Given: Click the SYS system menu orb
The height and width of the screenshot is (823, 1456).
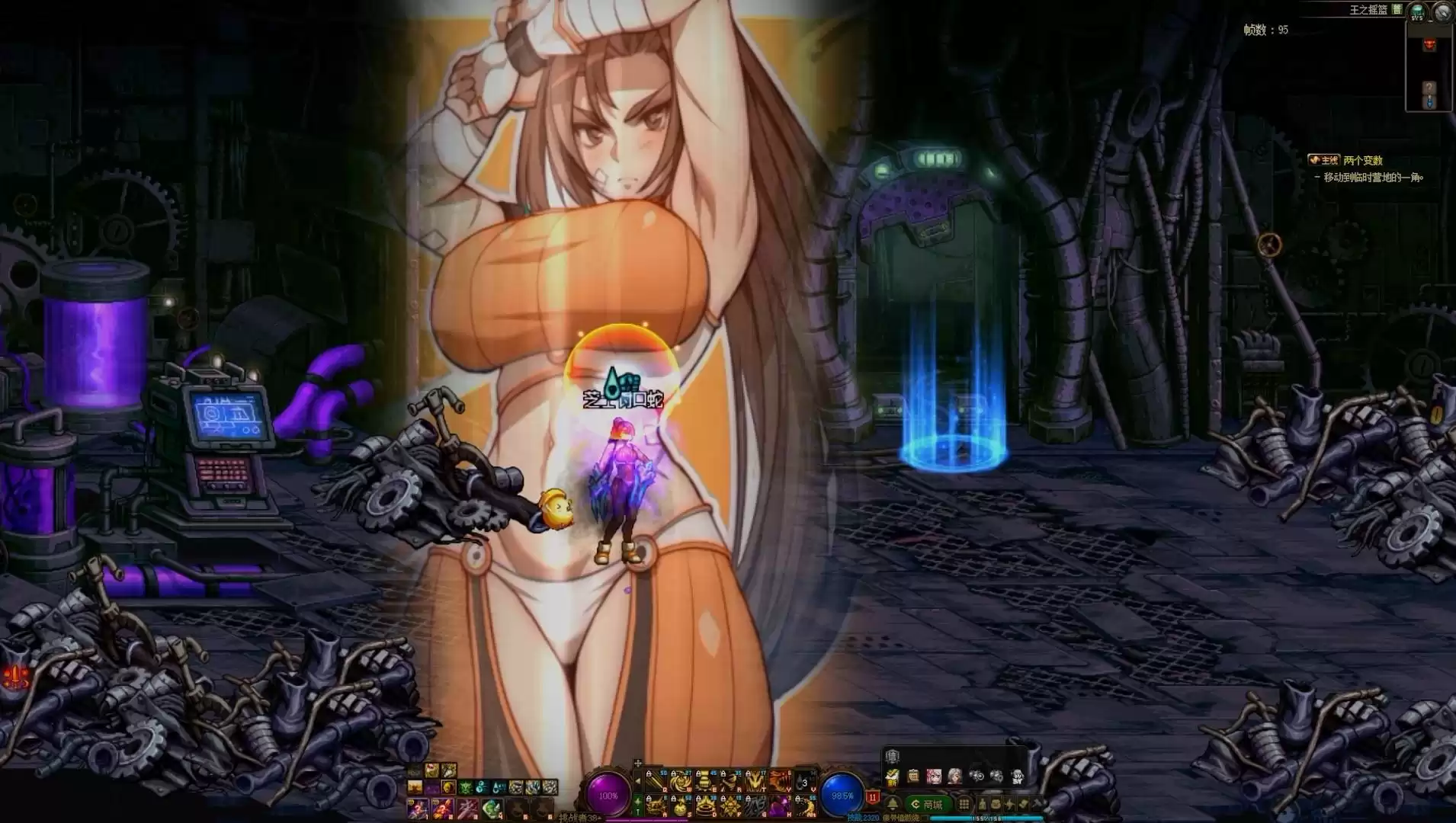Looking at the screenshot, I should point(1417,11).
